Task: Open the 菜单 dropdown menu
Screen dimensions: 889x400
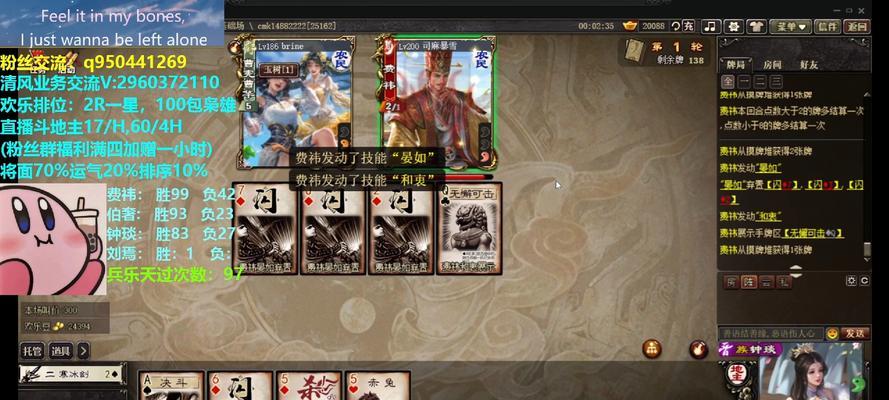Action: click(792, 27)
